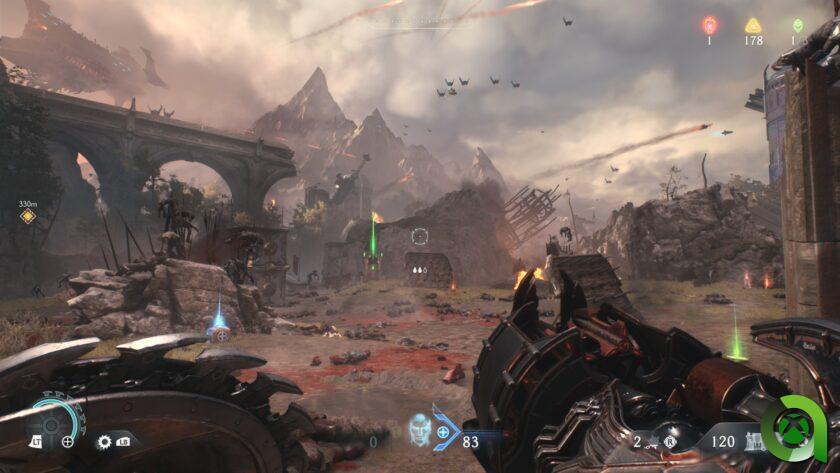The width and height of the screenshot is (840, 473).
Task: Click the gold triangle currency icon
Action: pos(753,25)
